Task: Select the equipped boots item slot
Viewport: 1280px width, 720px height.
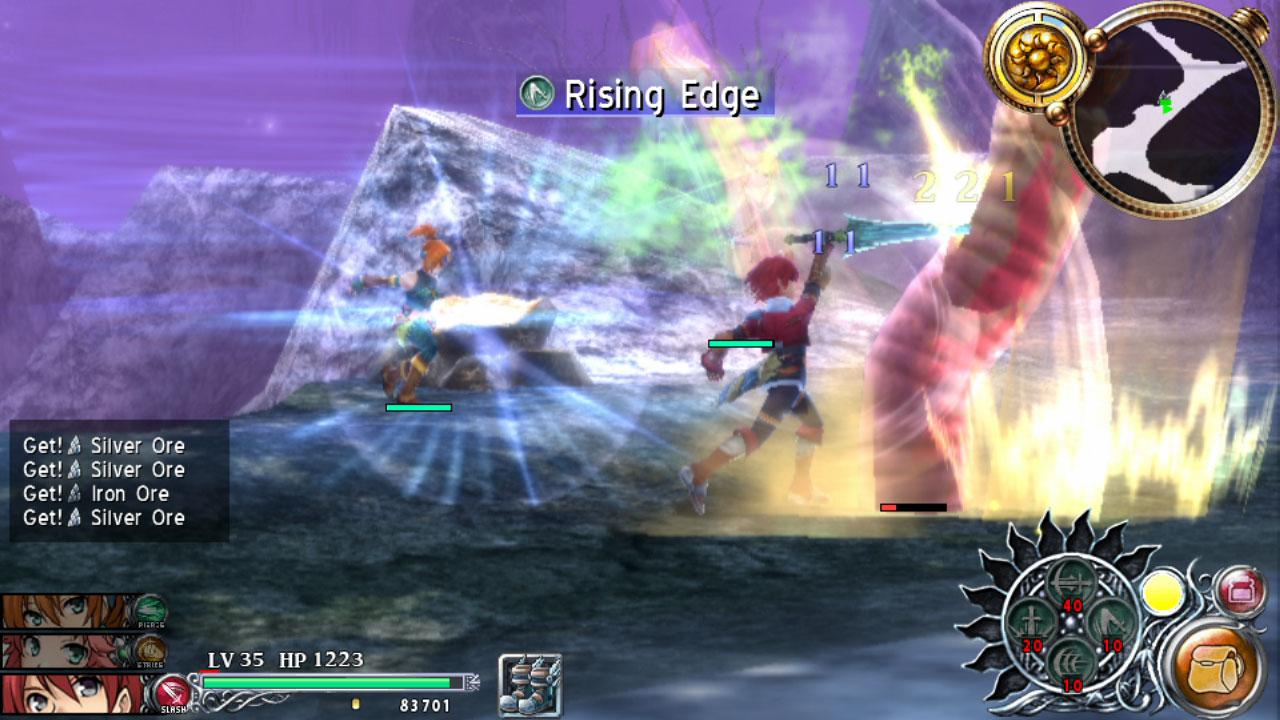Action: 530,685
